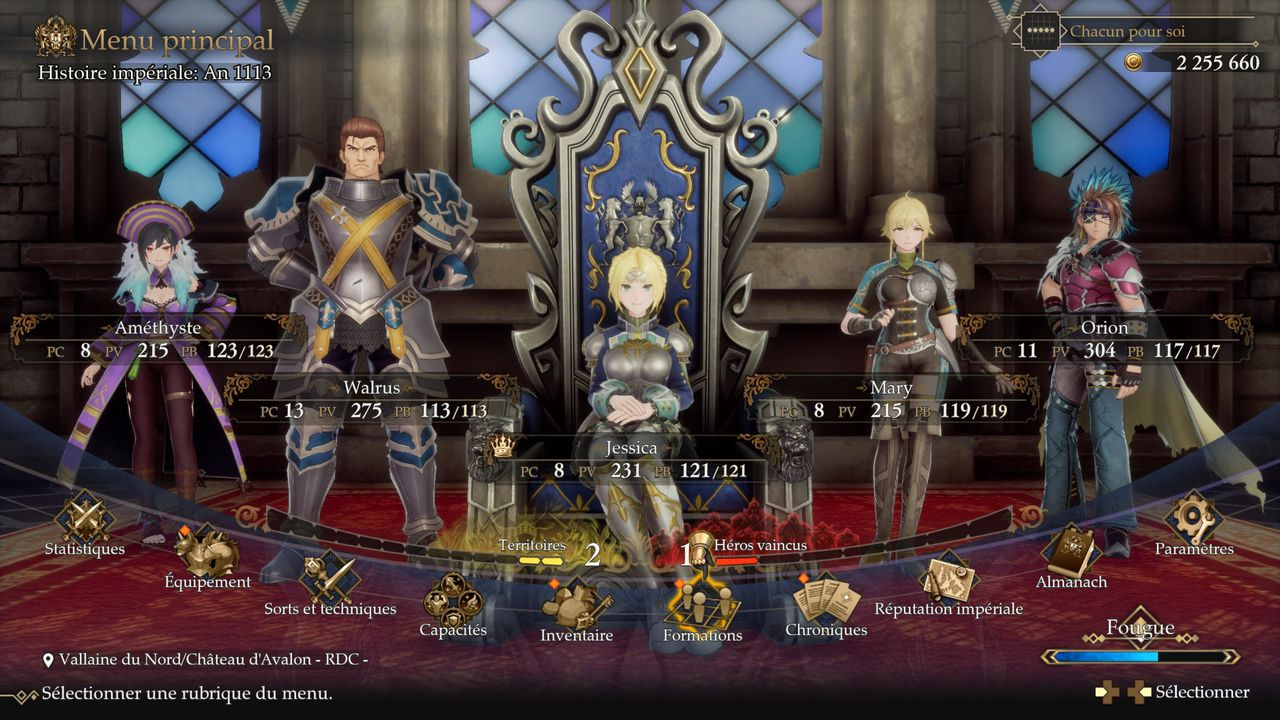Choose Jessica's character panel
Screen dimensions: 1280x720
(630, 459)
